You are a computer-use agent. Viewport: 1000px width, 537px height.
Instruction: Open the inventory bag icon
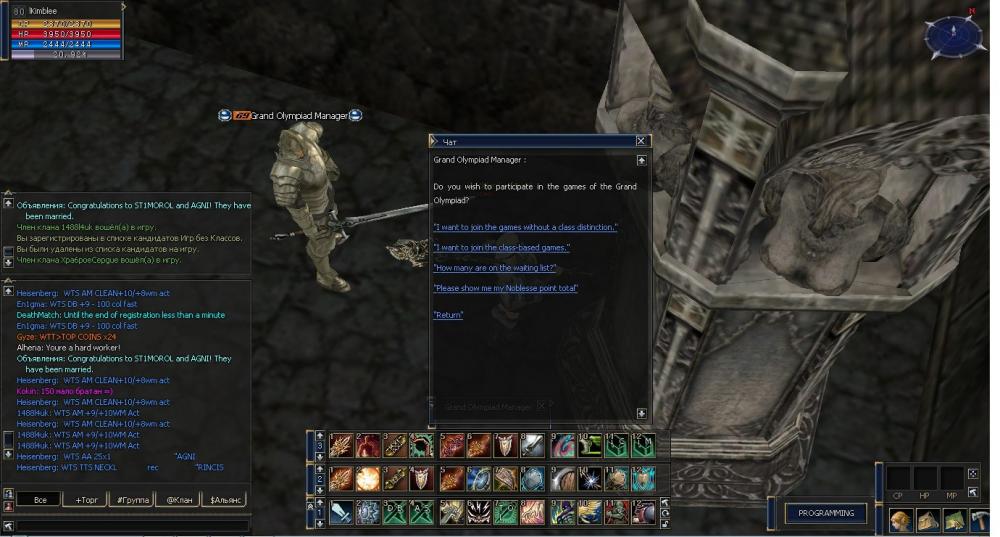927,520
